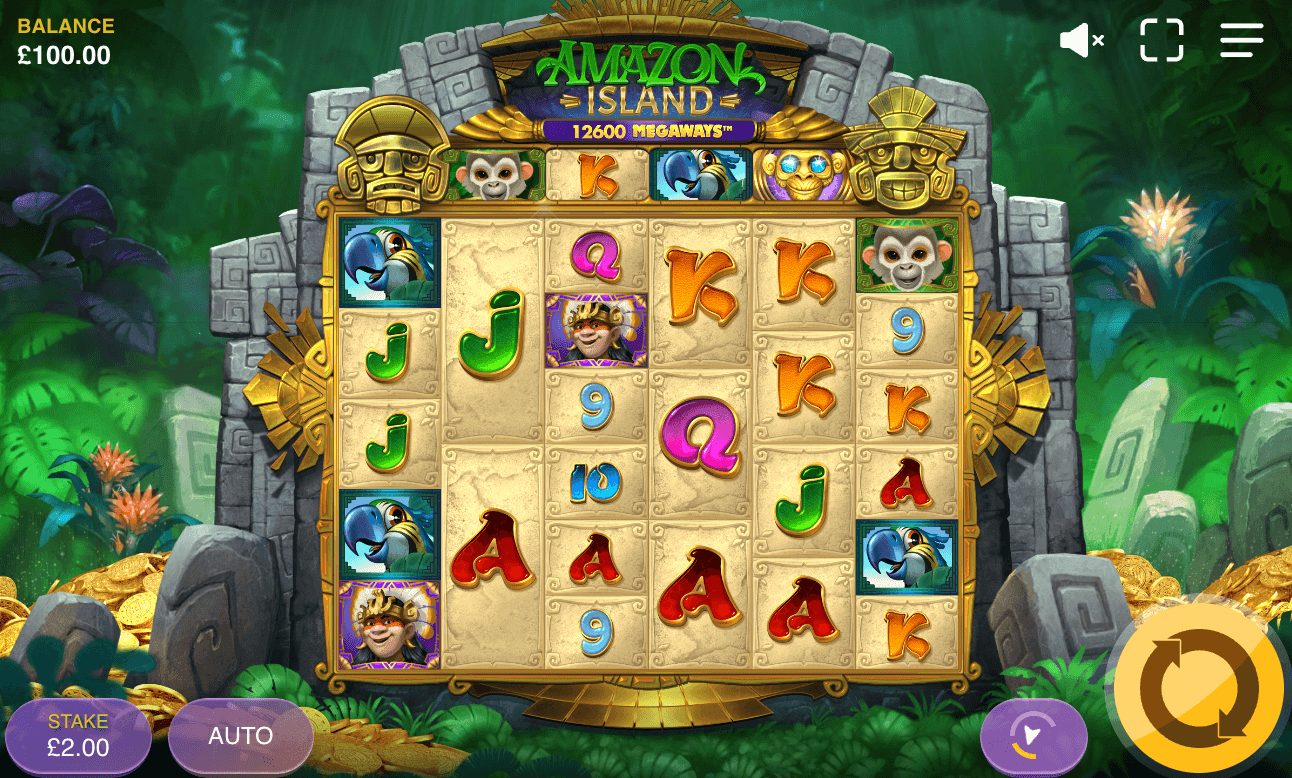Image resolution: width=1292 pixels, height=778 pixels.
Task: Enable quick spin with the purple turbo button
Action: click(x=1035, y=735)
